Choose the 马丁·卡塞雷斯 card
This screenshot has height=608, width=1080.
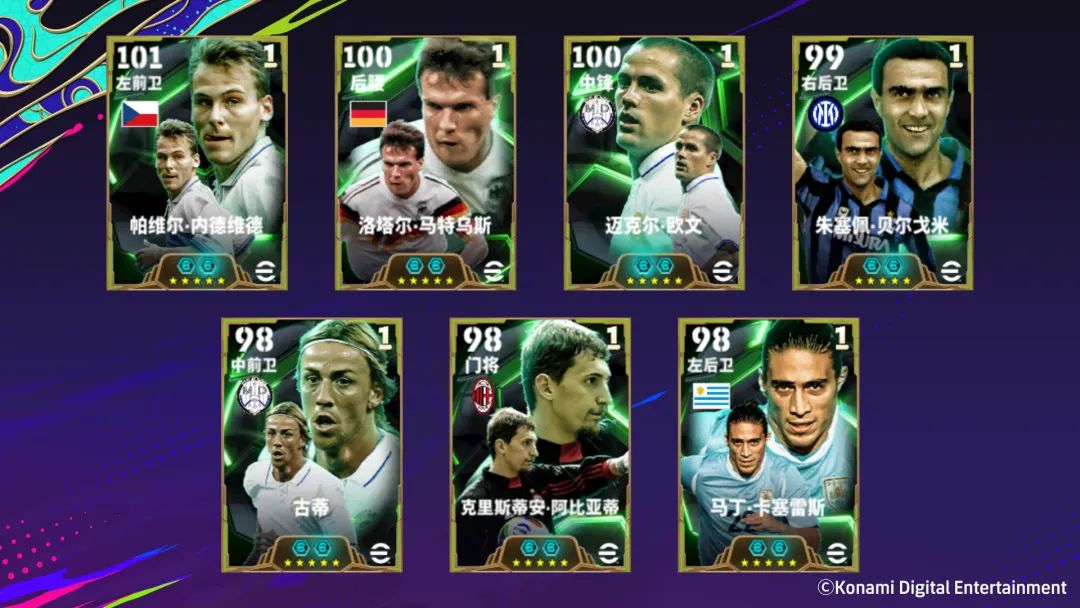768,445
